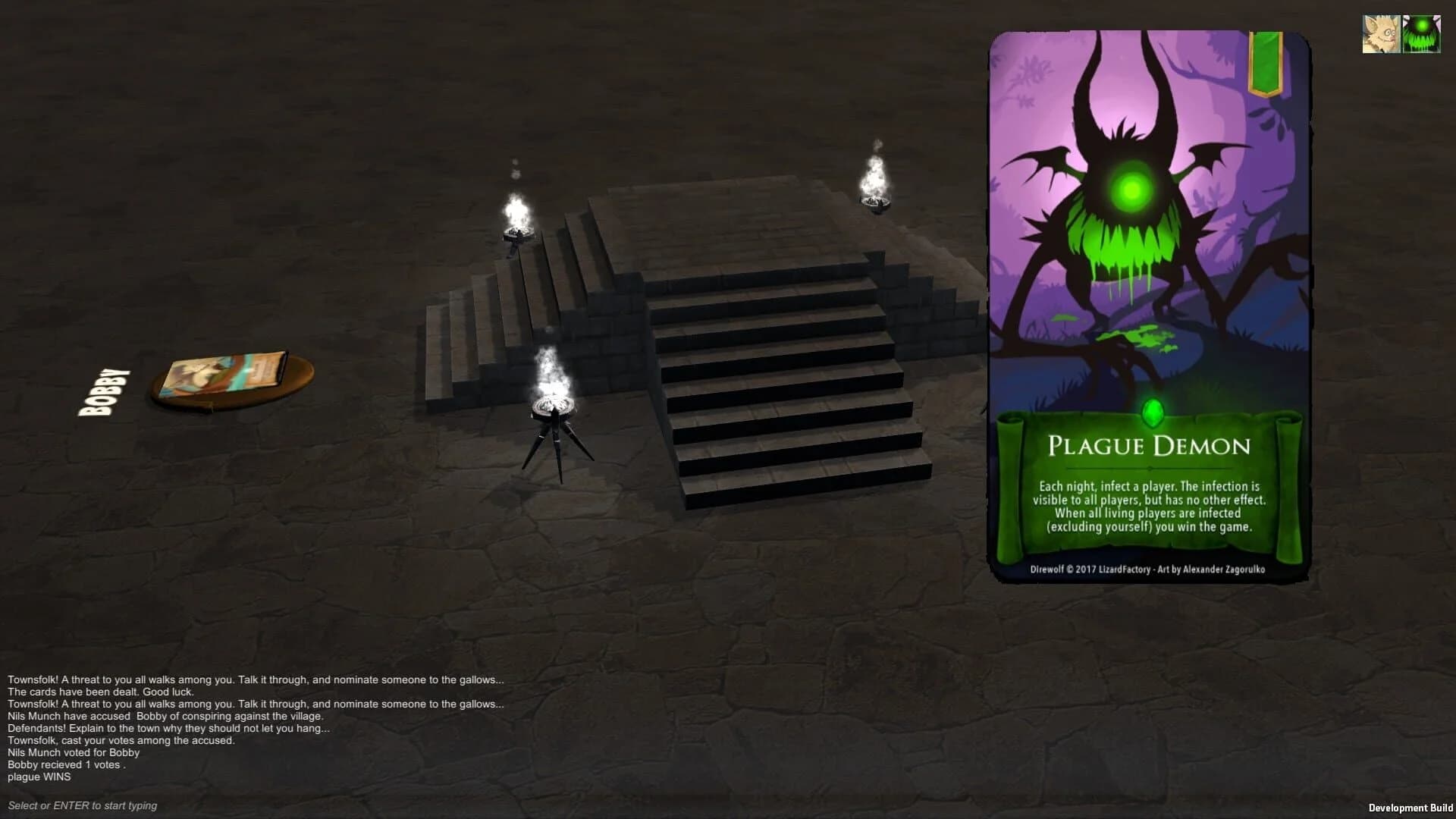Click the Plague Demon role icon top-right
This screenshot has width=1456, height=819.
tap(1423, 32)
